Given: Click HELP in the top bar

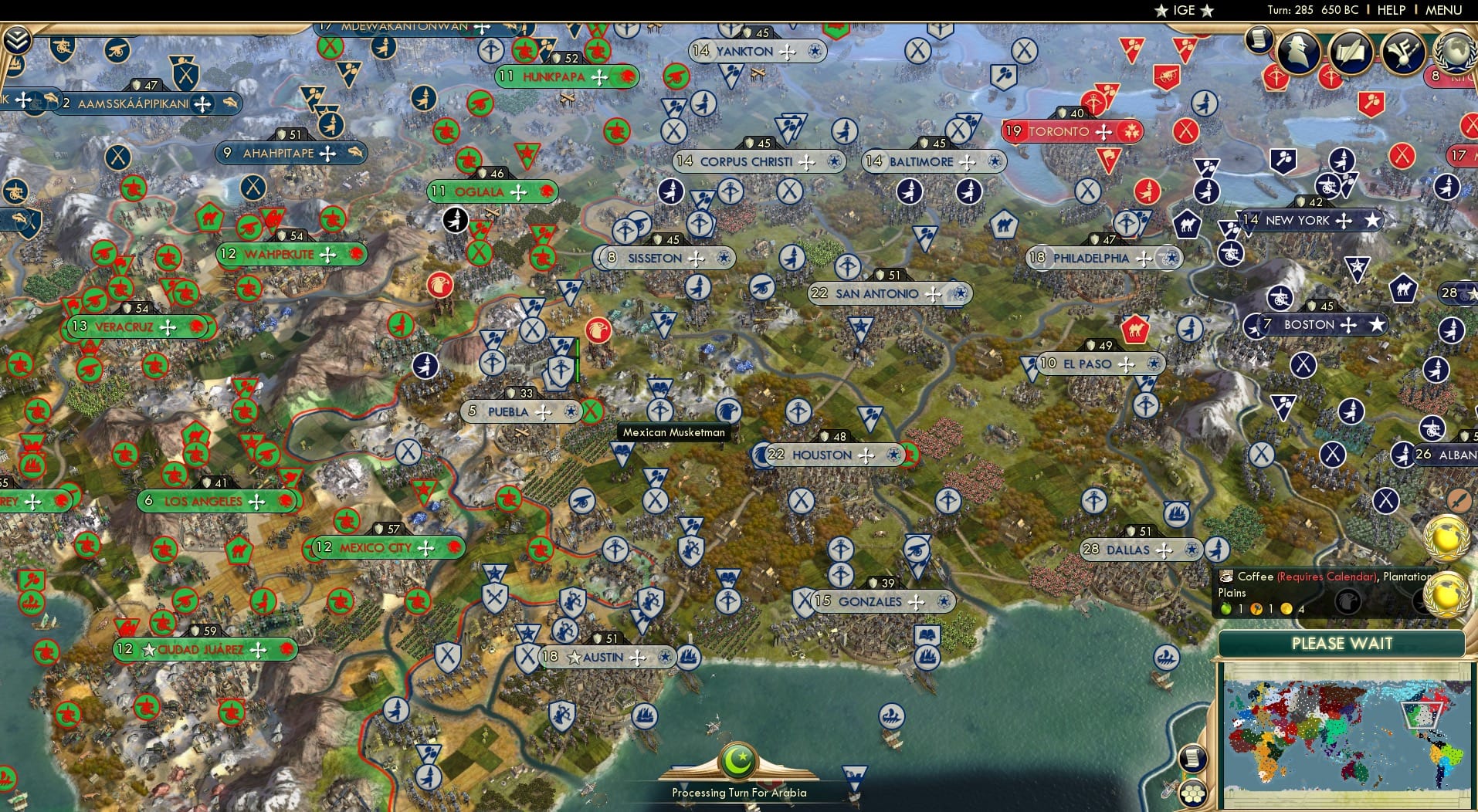Looking at the screenshot, I should 1388,10.
